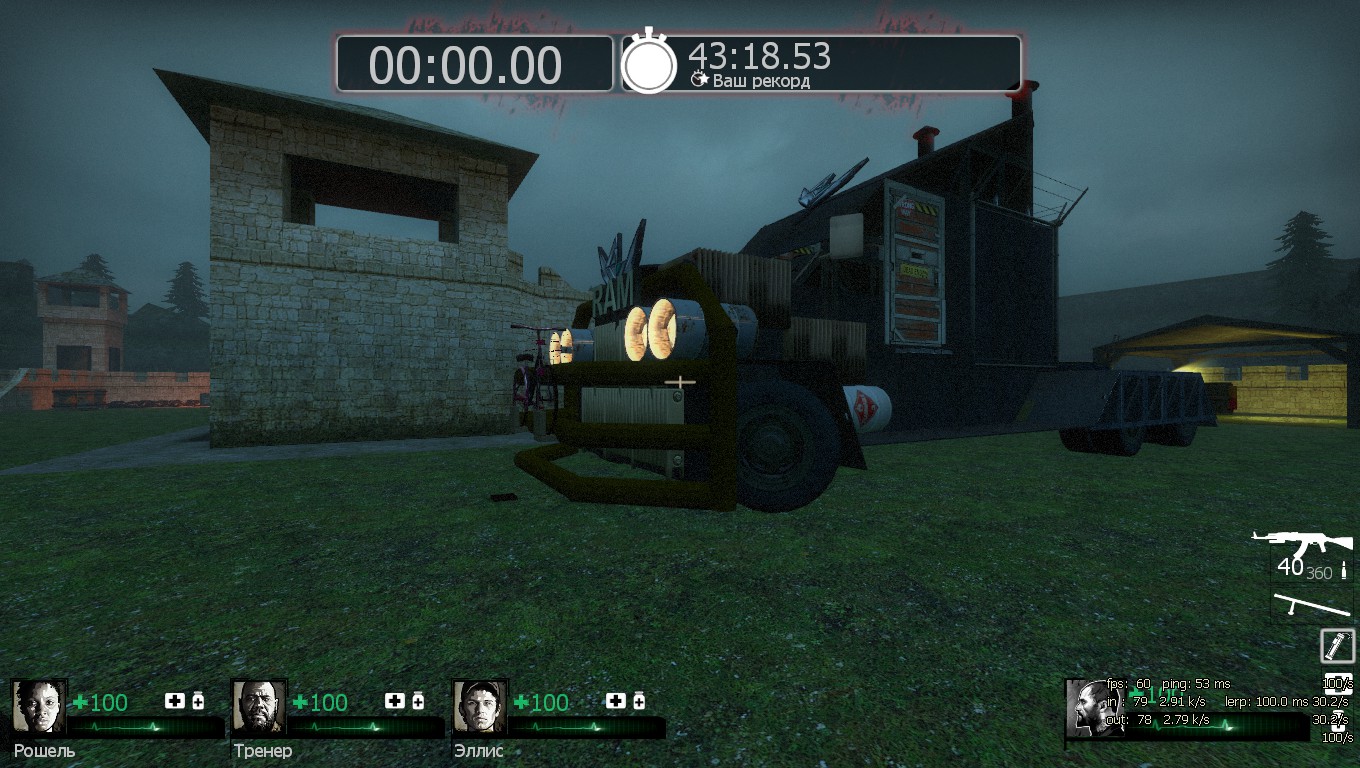Select the pipe bomb throwable slot

[1337, 645]
